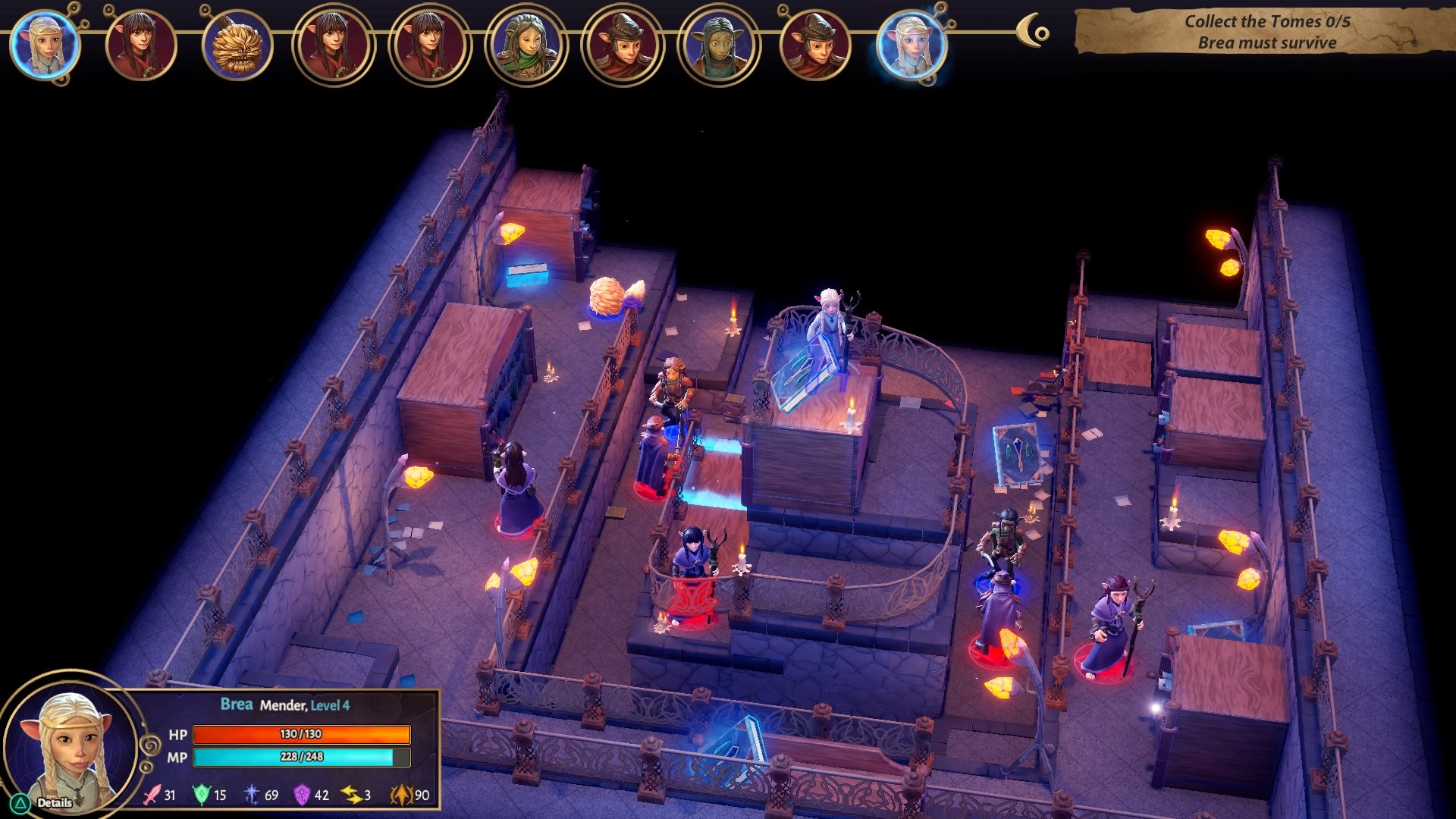Click the crescent moon round marker
The height and width of the screenshot is (819, 1456).
click(x=1033, y=32)
